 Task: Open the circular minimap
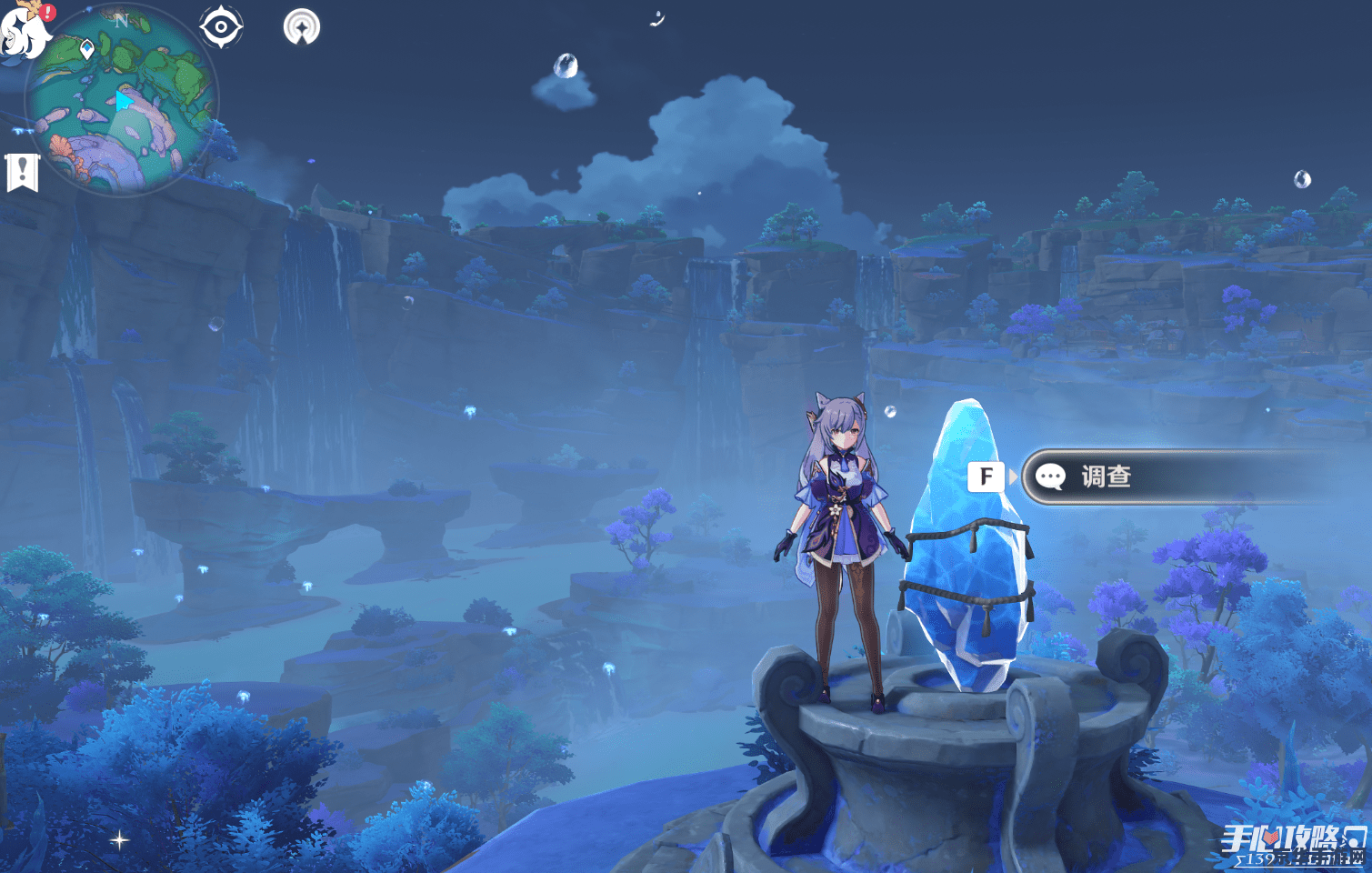point(120,100)
